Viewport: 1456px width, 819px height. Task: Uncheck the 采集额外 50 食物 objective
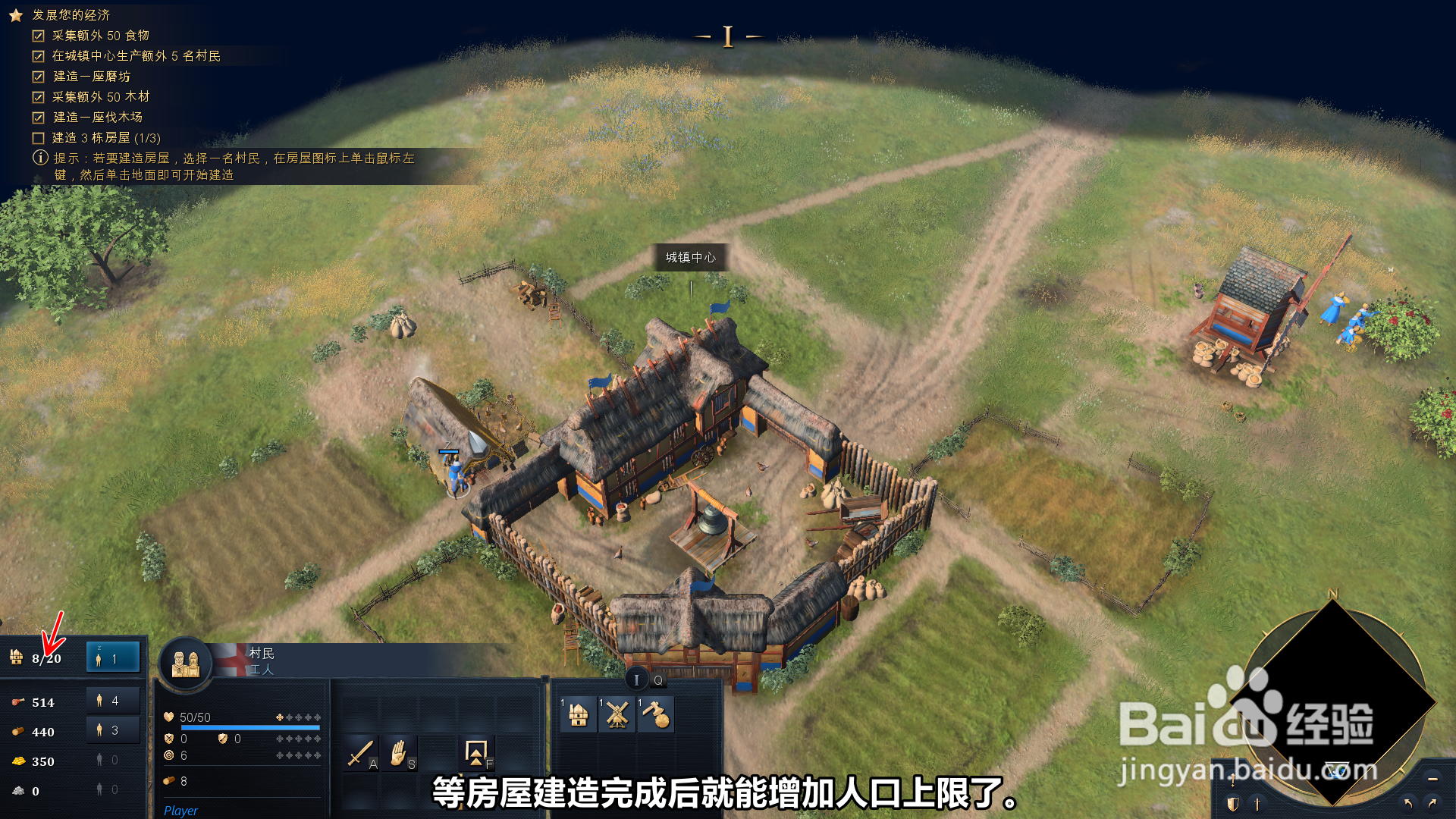(37, 35)
